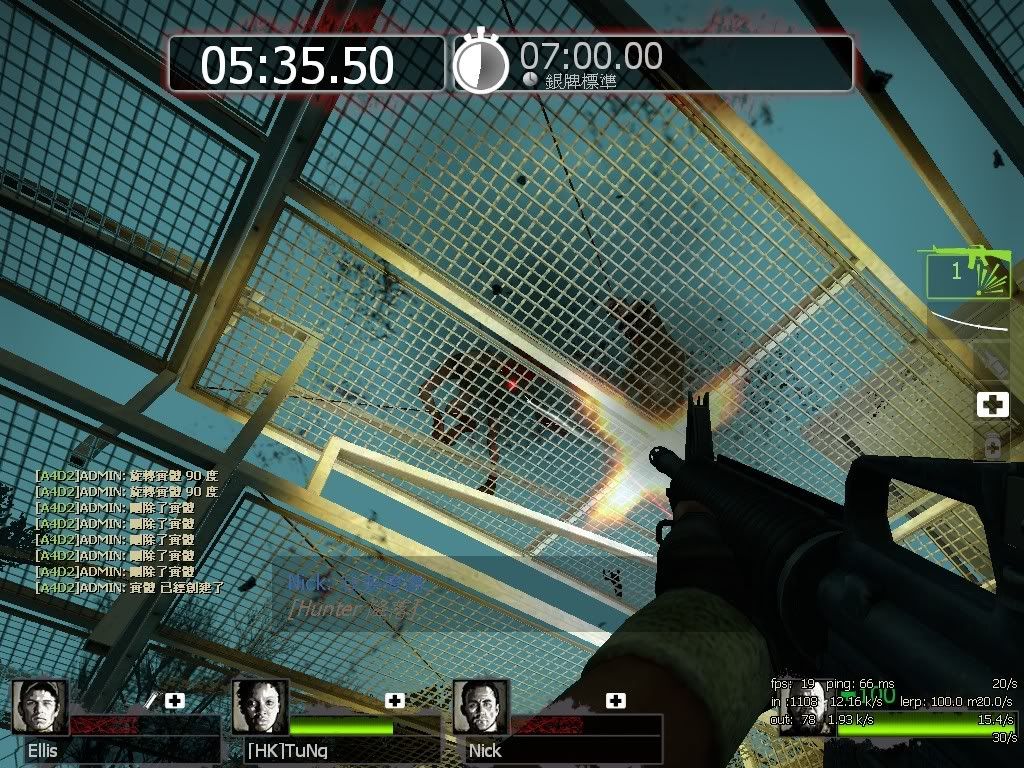The height and width of the screenshot is (768, 1024).
Task: Choose the first aid kit slot
Action: (991, 404)
